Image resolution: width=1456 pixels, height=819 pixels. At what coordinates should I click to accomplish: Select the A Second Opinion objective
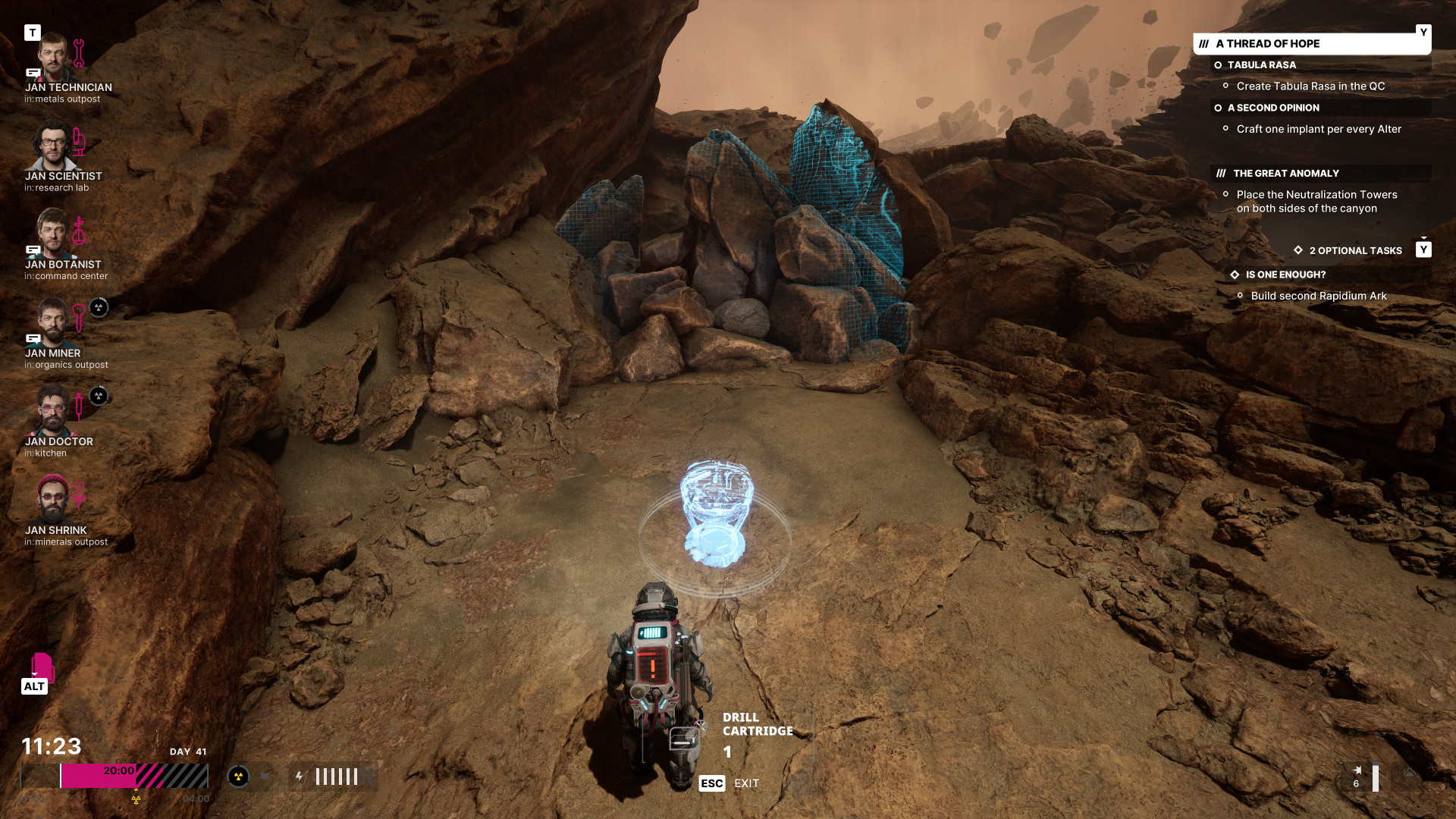click(1272, 108)
